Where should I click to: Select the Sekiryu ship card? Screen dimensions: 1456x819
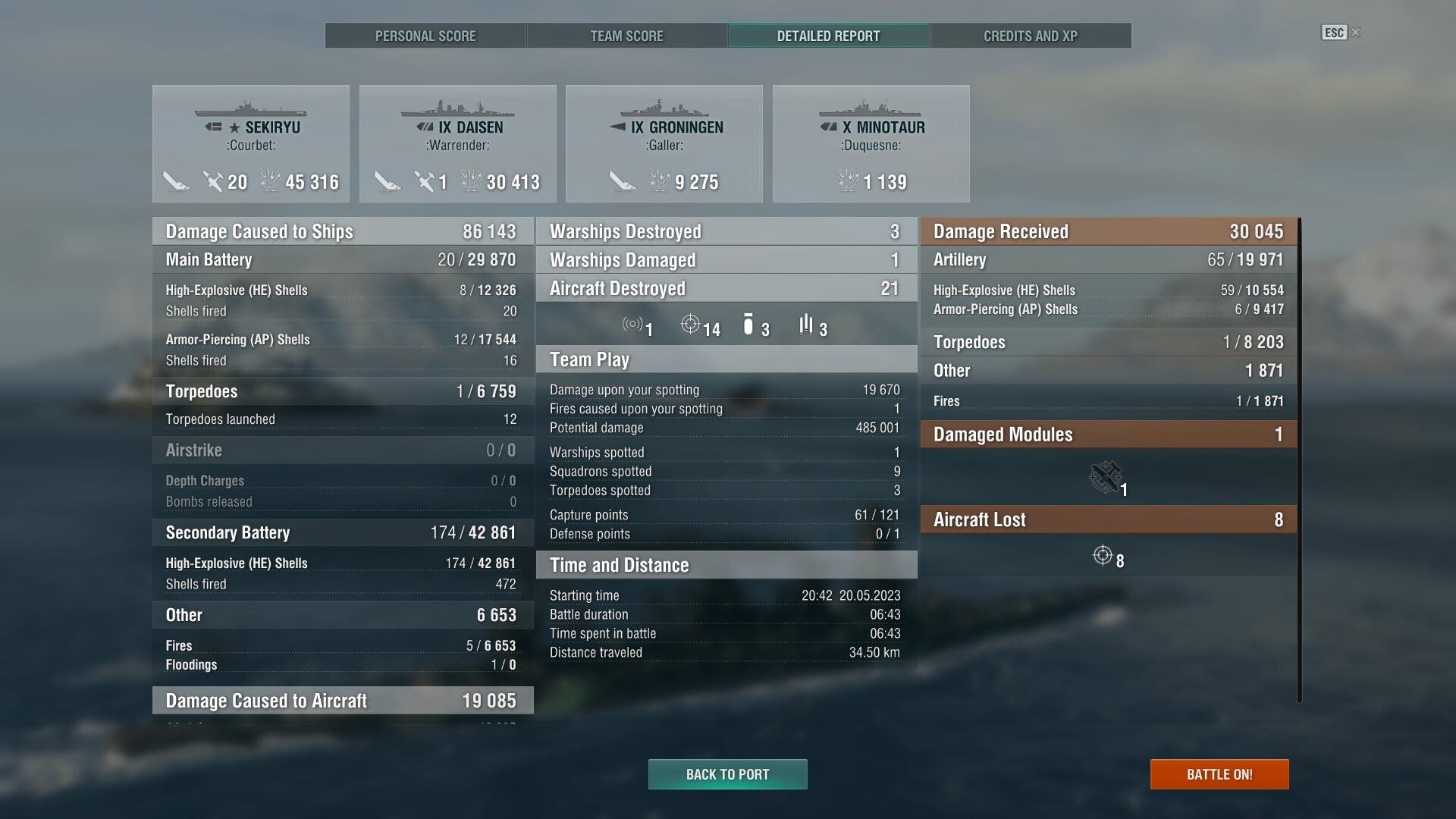251,143
